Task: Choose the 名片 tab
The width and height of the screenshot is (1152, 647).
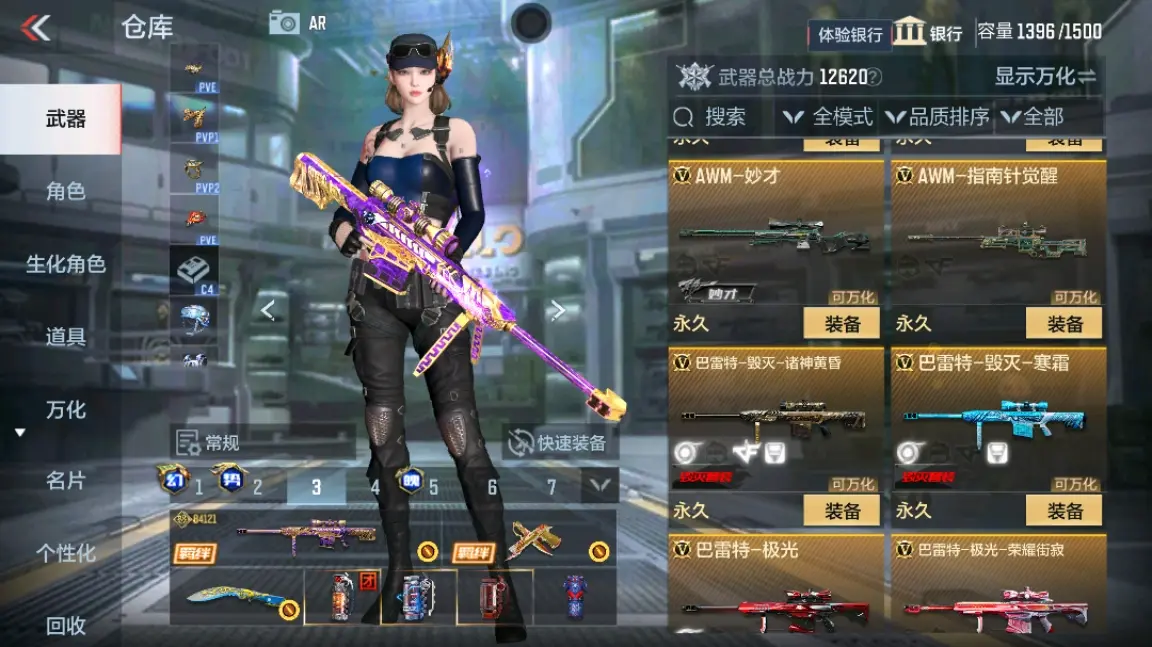Action: point(66,481)
